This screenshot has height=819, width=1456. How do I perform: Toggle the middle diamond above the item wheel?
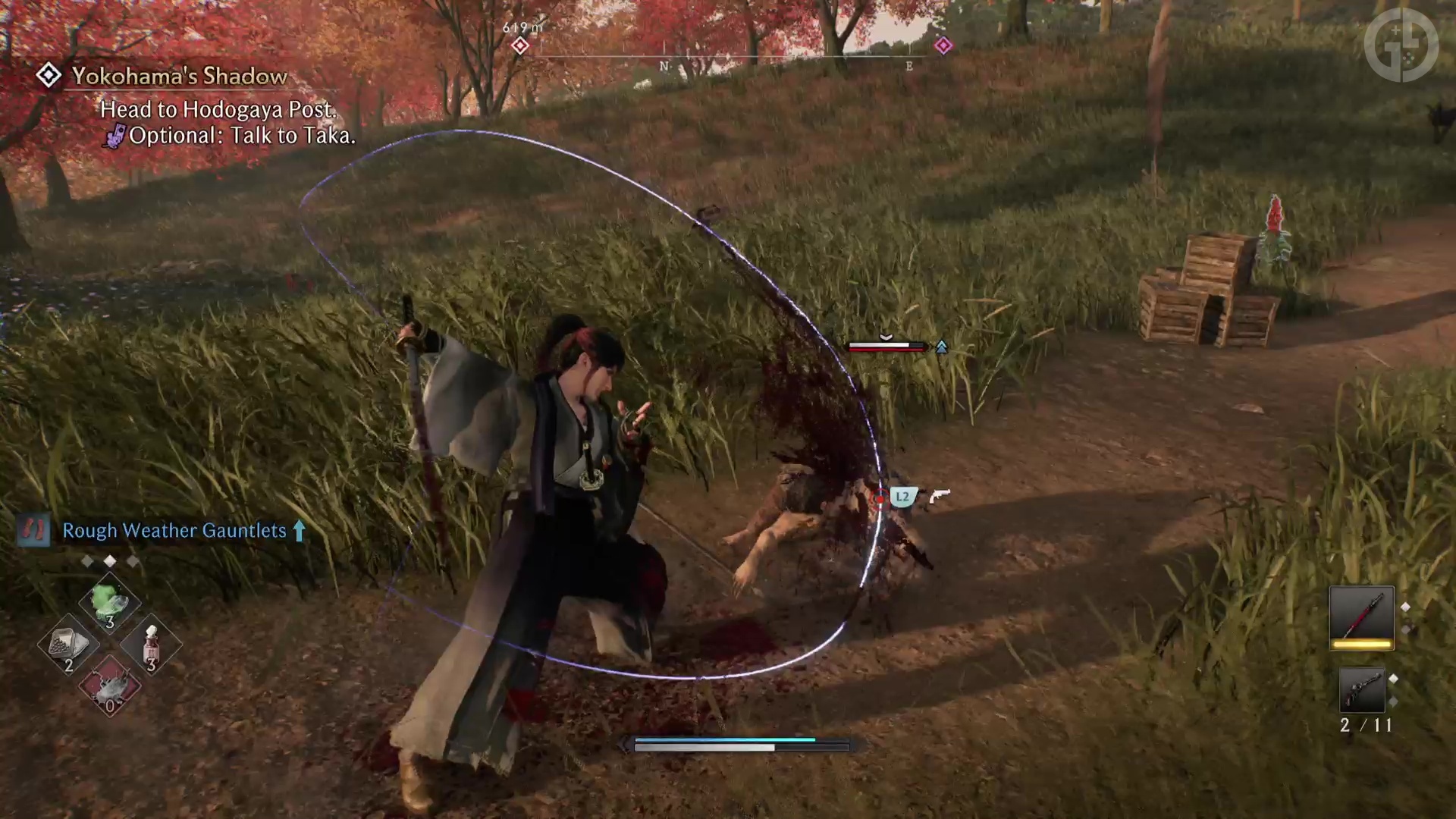click(x=109, y=561)
